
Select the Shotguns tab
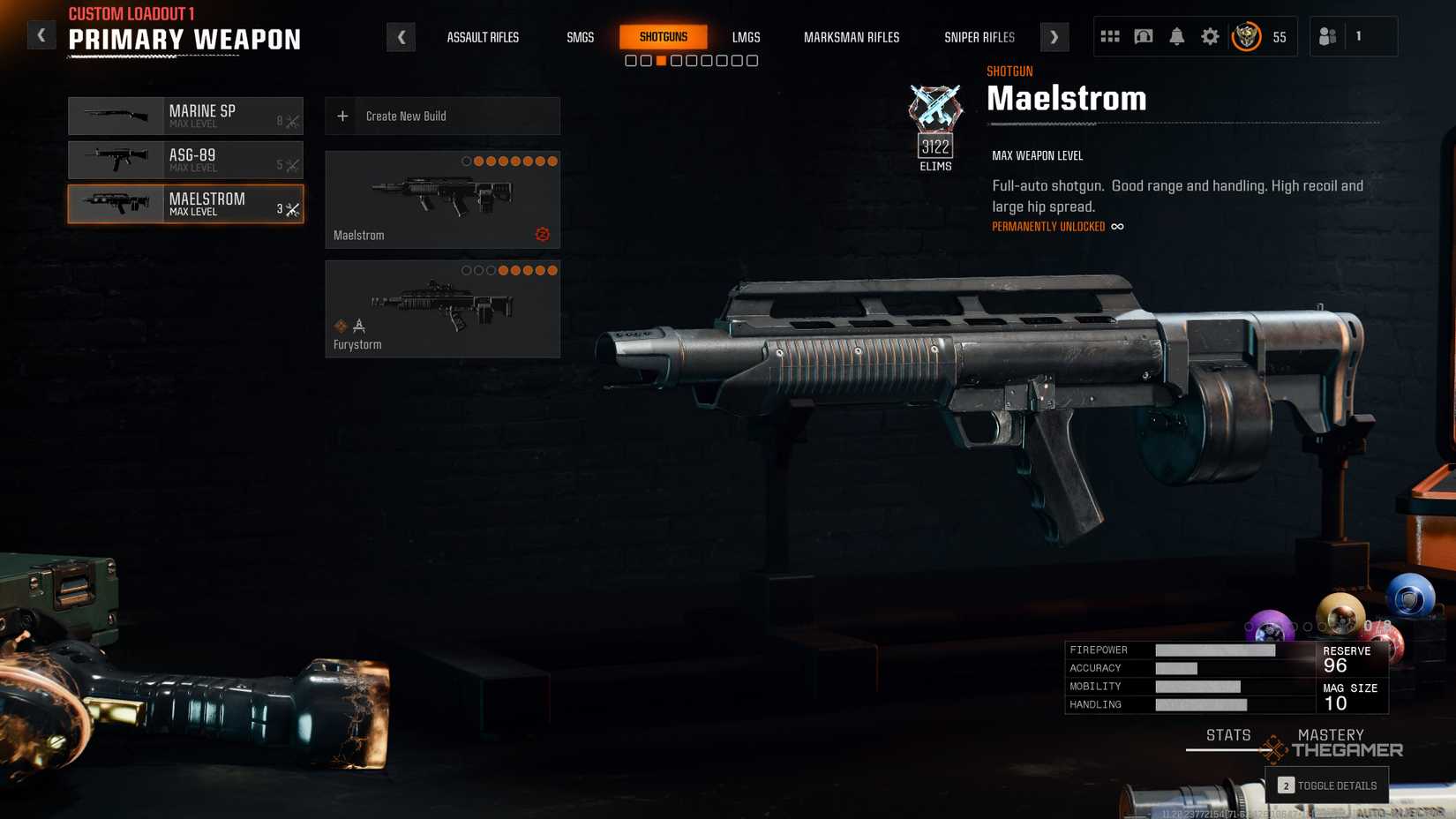pyautogui.click(x=663, y=37)
